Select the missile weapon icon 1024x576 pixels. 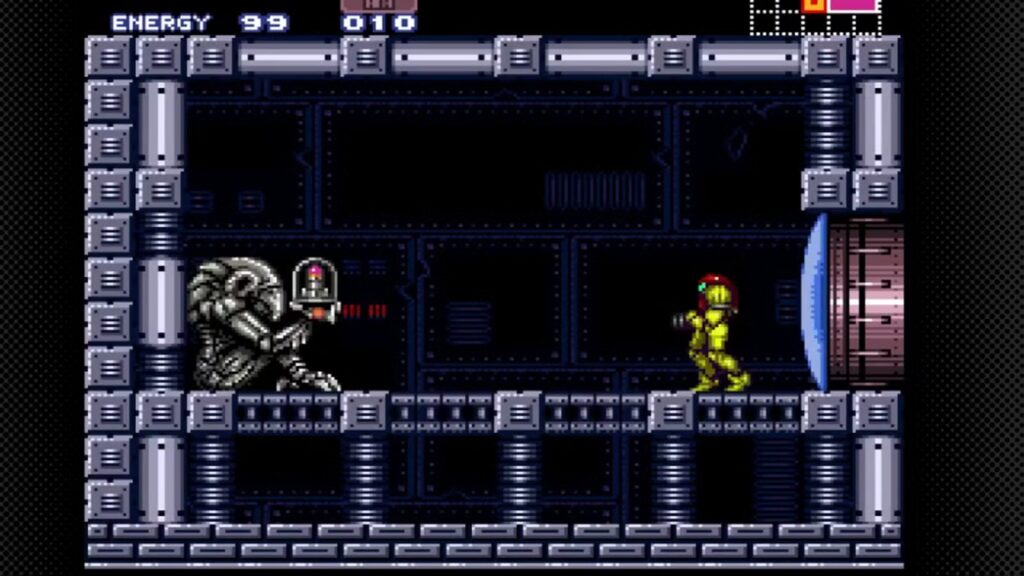click(378, 5)
